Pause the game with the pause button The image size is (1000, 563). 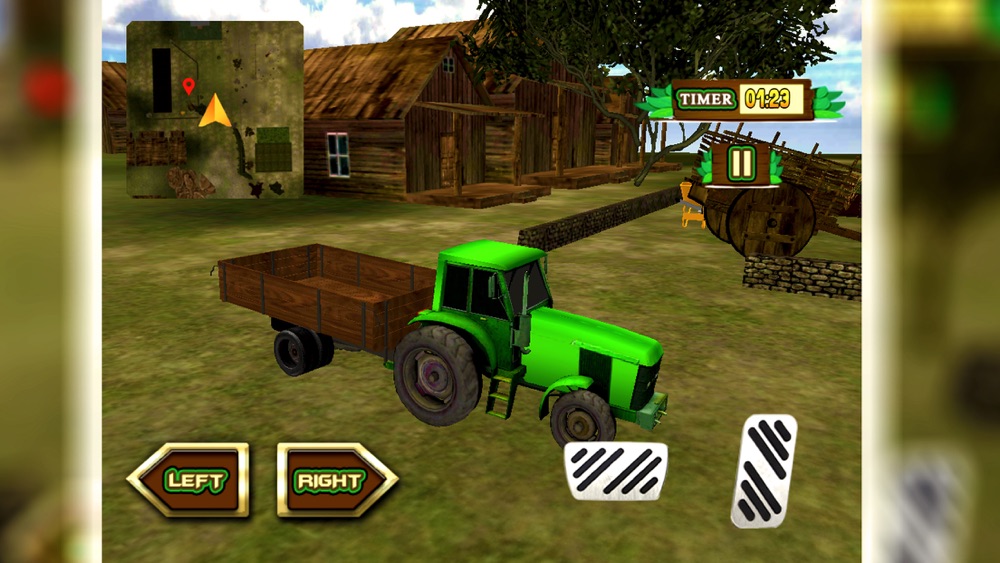coord(741,163)
